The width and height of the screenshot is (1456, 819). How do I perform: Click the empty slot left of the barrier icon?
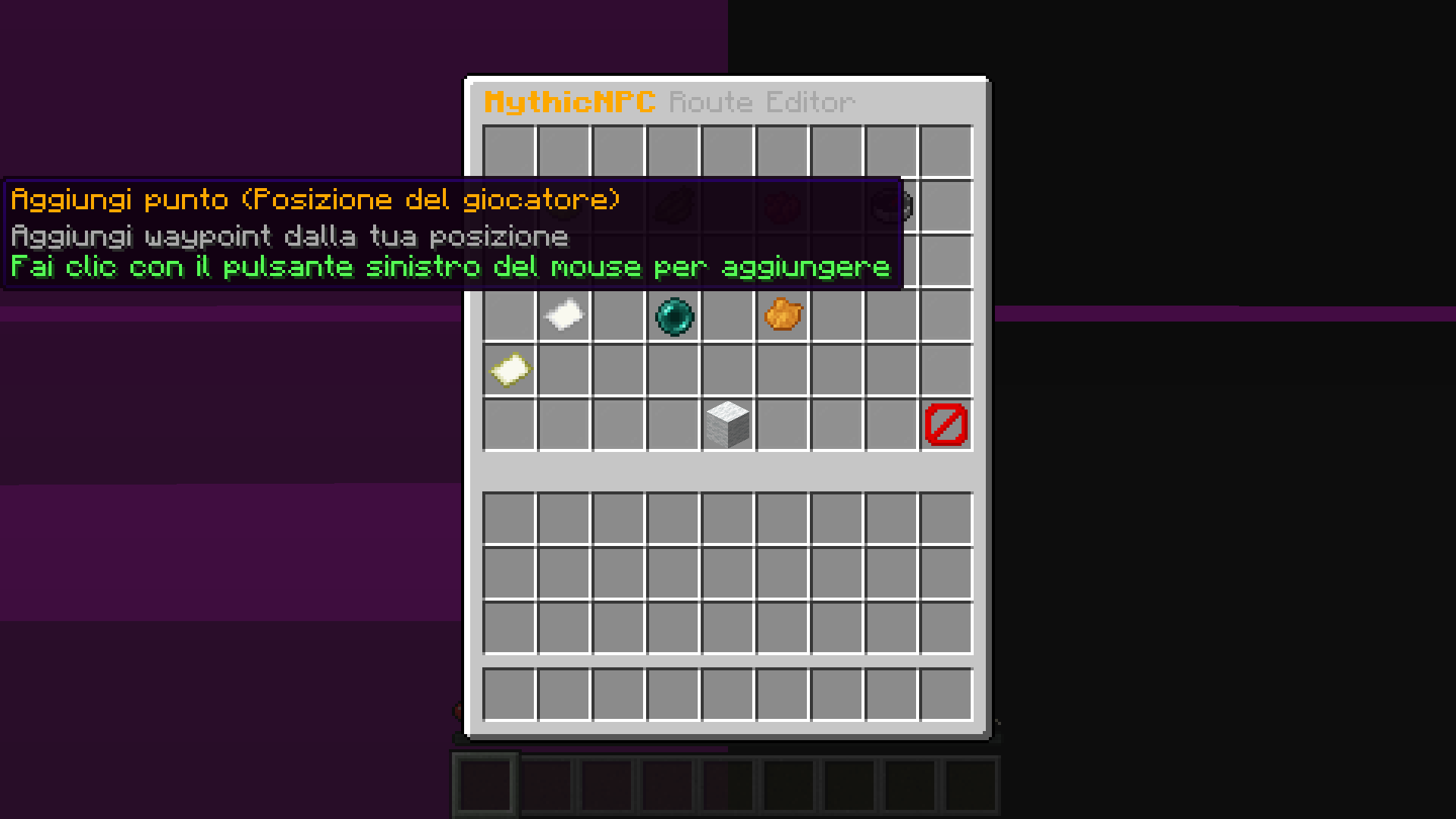click(x=891, y=423)
